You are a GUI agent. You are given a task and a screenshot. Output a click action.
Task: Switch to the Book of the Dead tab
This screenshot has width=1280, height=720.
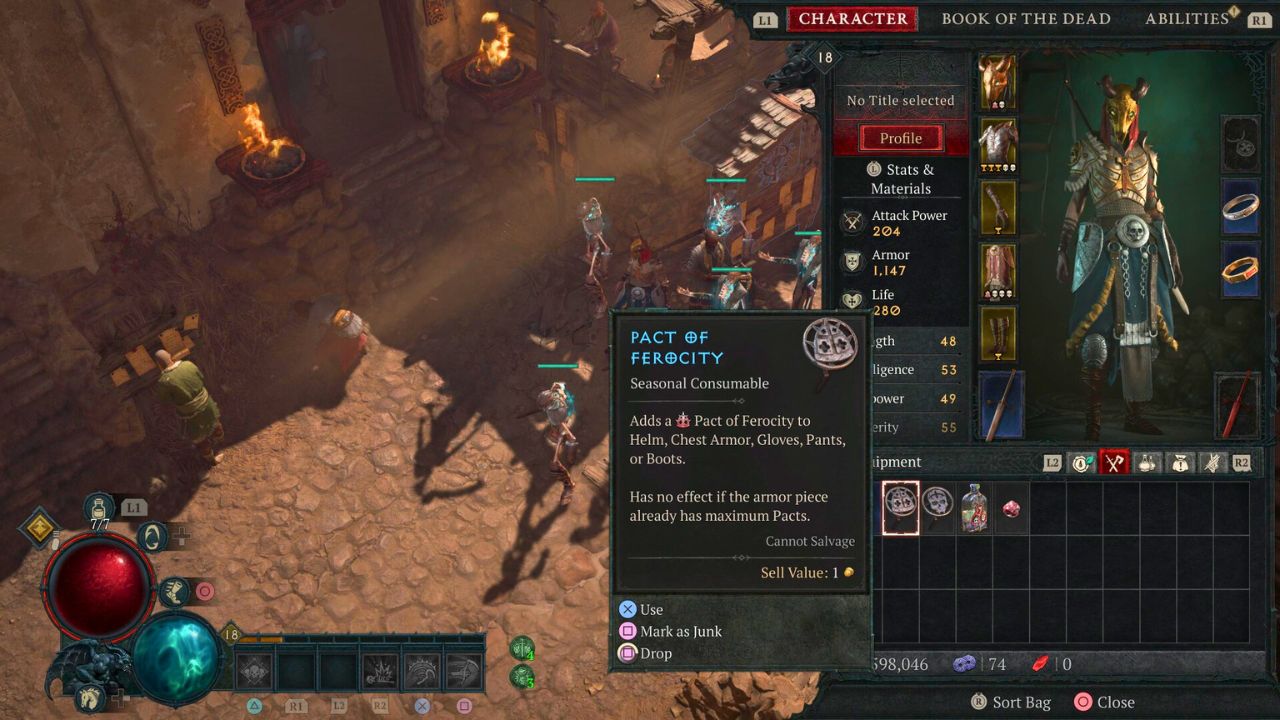1026,18
